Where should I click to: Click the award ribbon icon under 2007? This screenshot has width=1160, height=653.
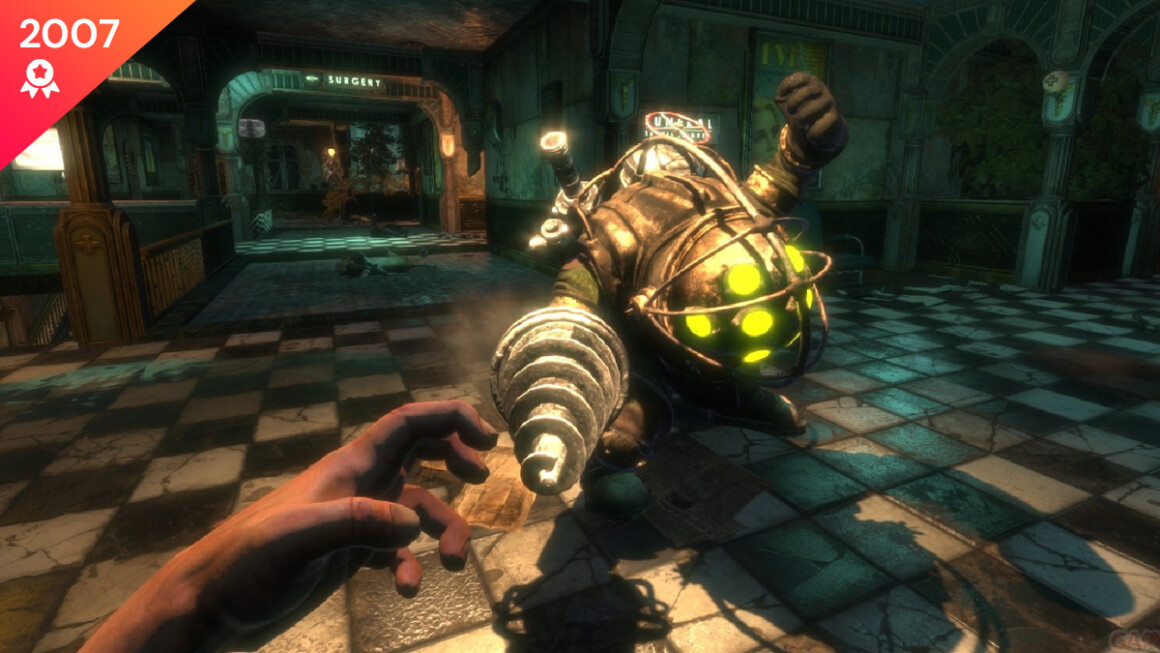[39, 78]
